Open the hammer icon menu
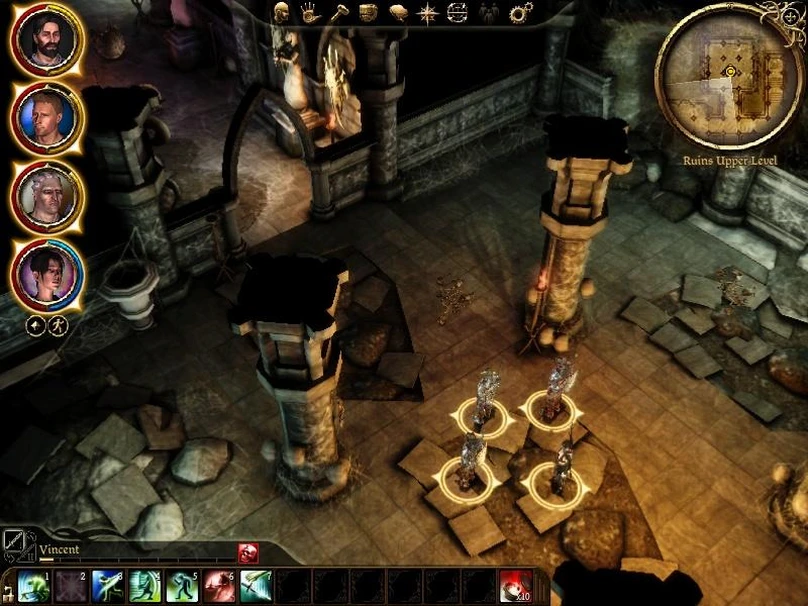The image size is (808, 606). [x=339, y=13]
